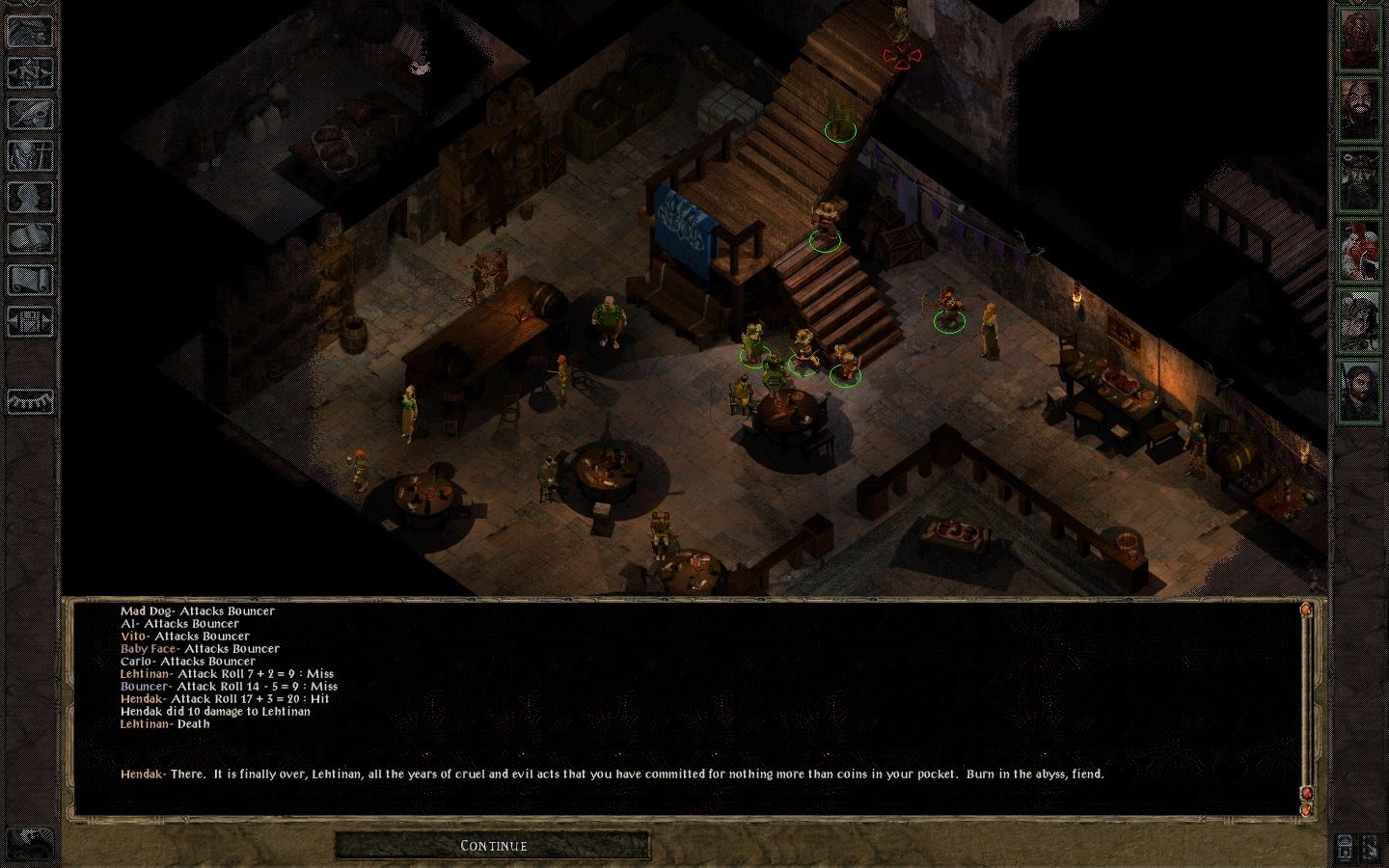
Task: Select the grinning bearded man portrait
Action: point(1359,108)
